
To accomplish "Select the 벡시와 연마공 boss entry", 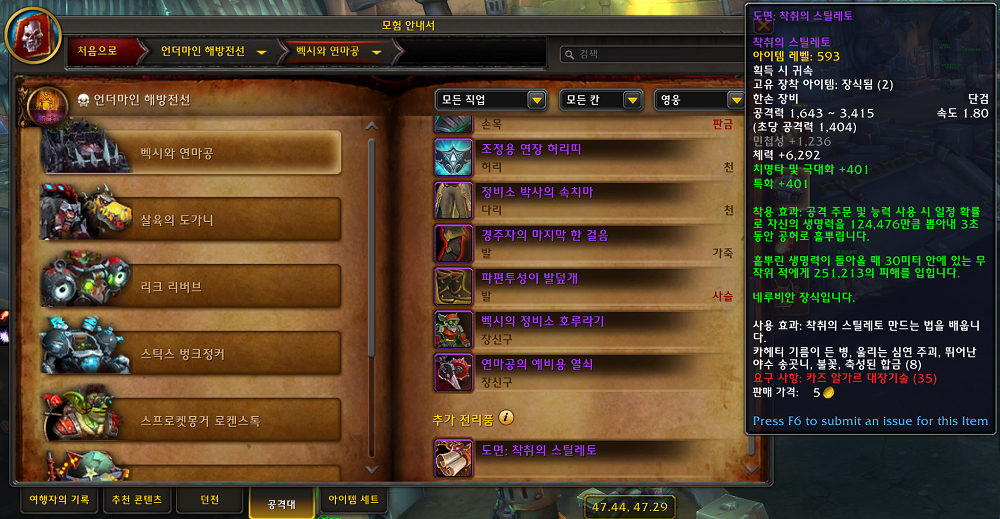I will pos(190,152).
